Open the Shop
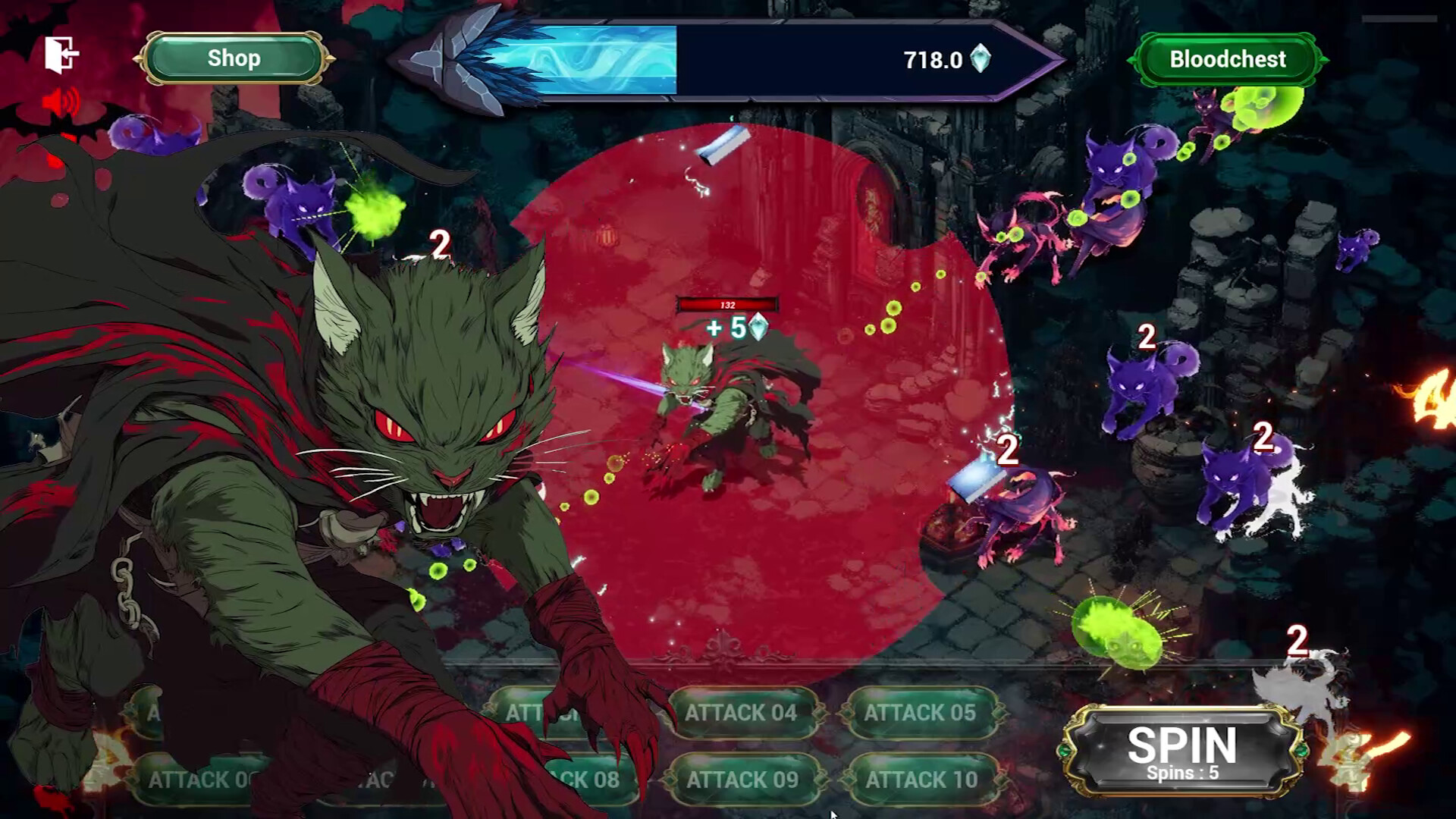The width and height of the screenshot is (1456, 819). (234, 58)
